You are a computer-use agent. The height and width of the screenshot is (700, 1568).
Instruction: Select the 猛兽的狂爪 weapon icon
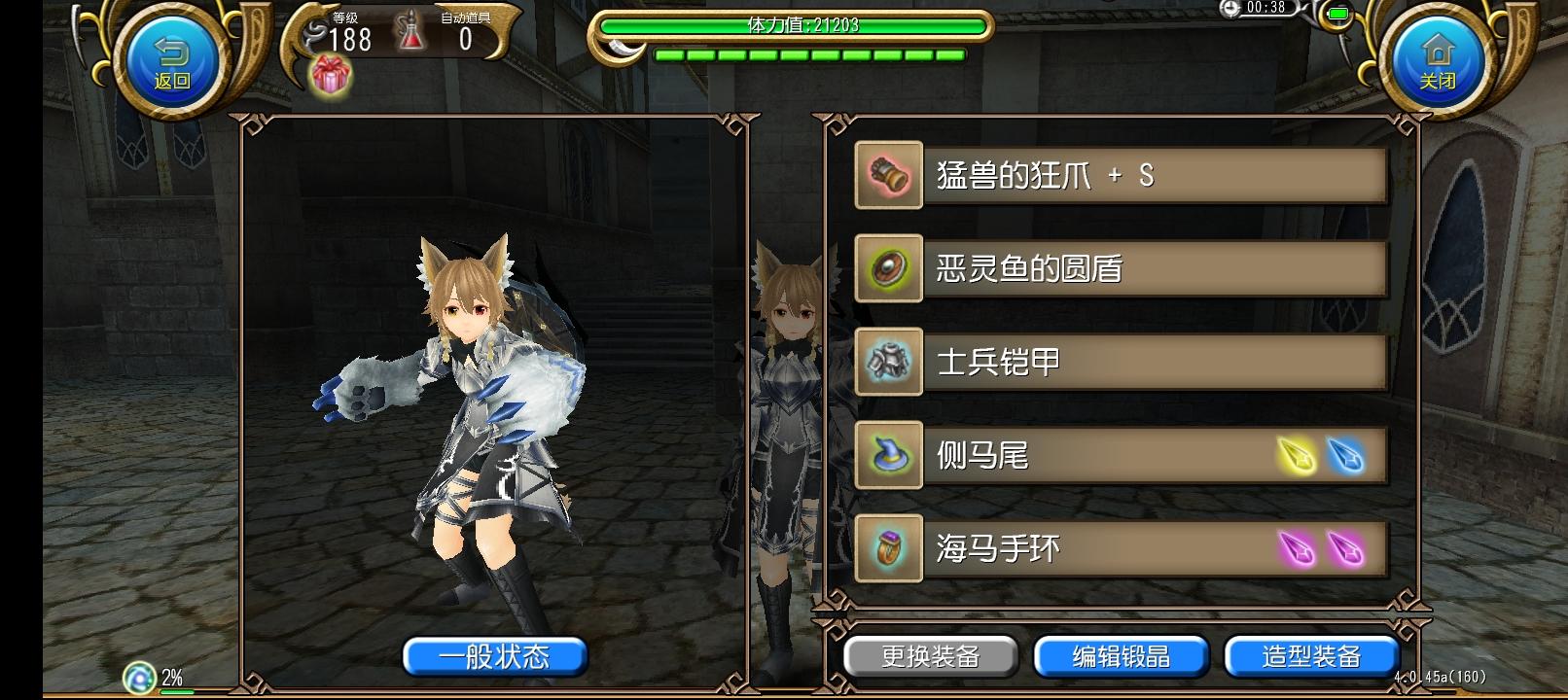click(x=887, y=176)
